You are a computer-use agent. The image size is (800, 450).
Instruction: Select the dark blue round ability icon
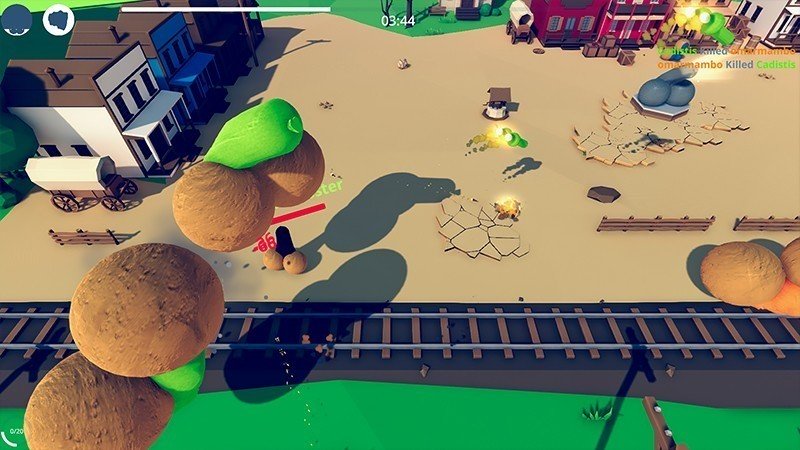[x=17, y=19]
